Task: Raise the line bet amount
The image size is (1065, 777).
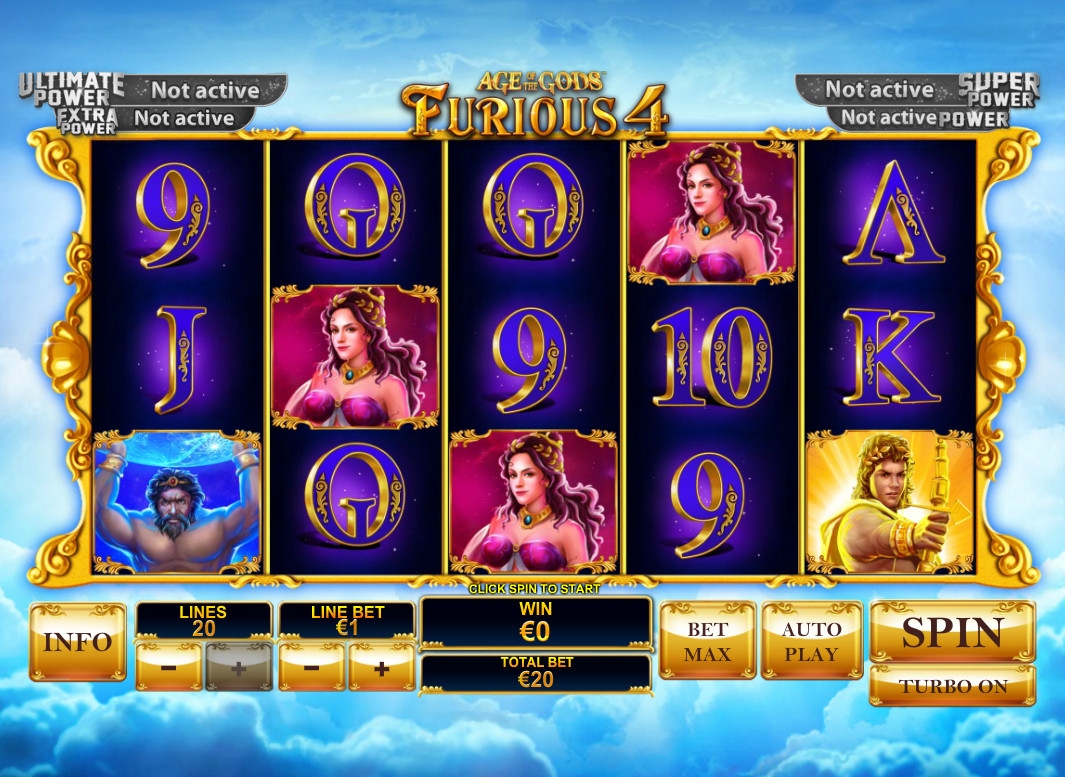Action: pyautogui.click(x=381, y=667)
